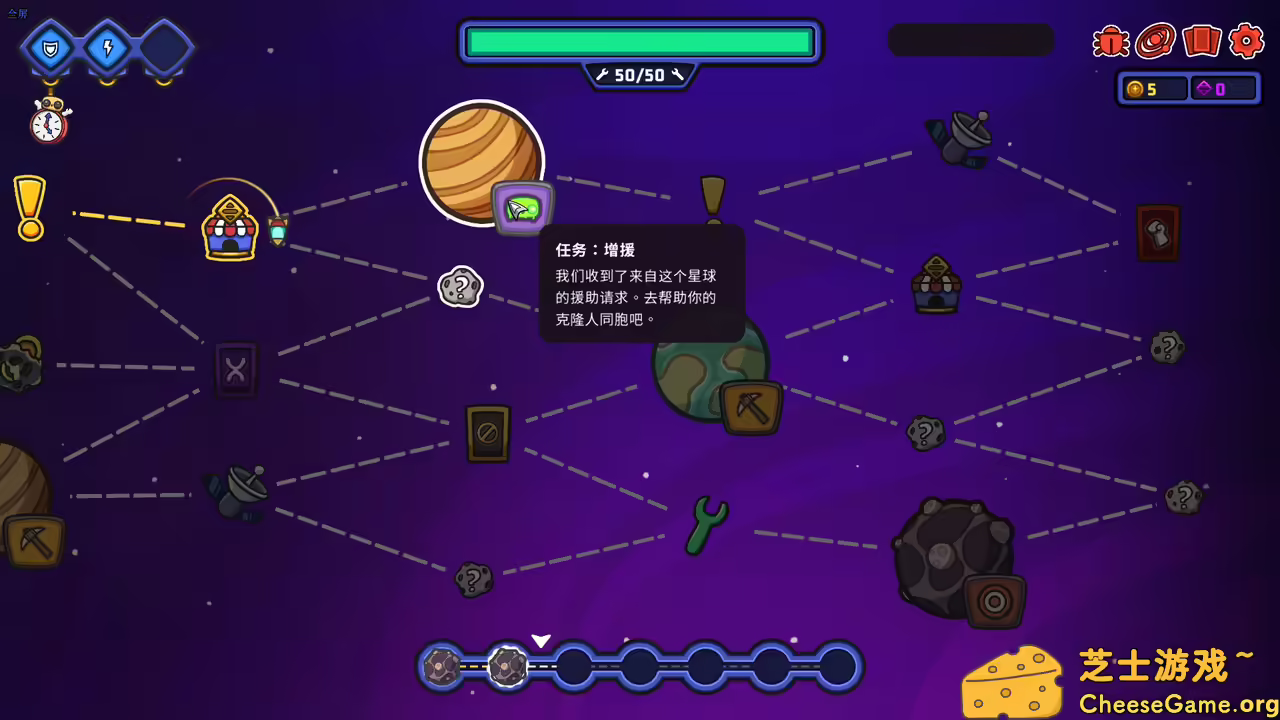The image size is (1280, 720).
Task: Open the settings gear icon
Action: (x=1246, y=42)
